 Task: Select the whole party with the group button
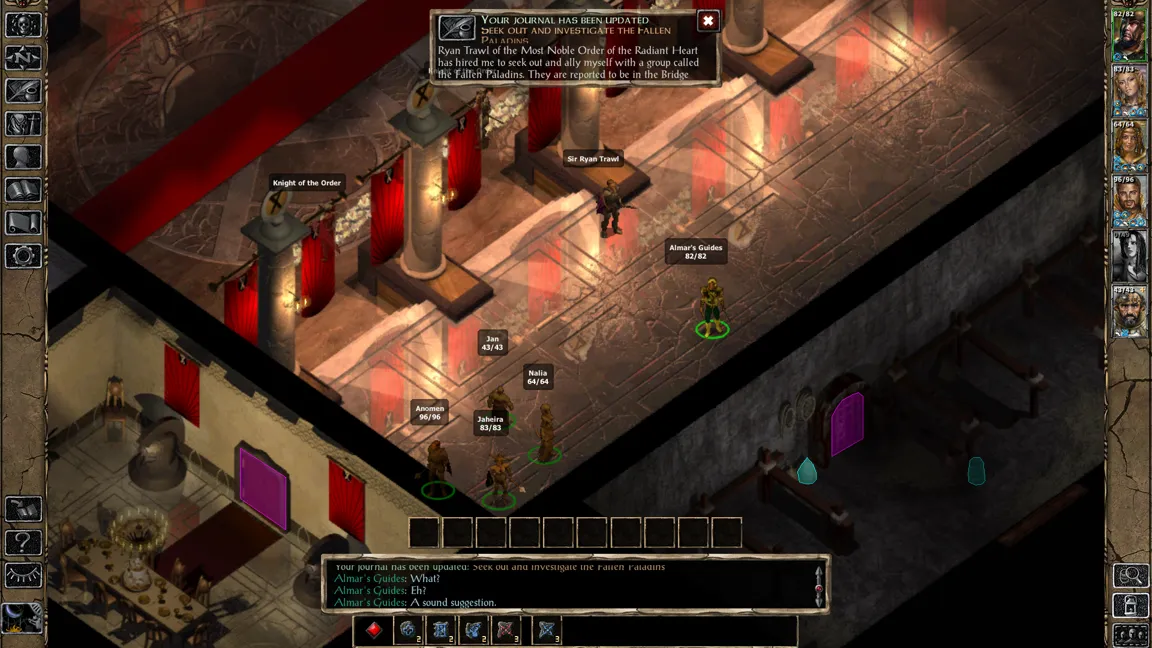(1131, 635)
